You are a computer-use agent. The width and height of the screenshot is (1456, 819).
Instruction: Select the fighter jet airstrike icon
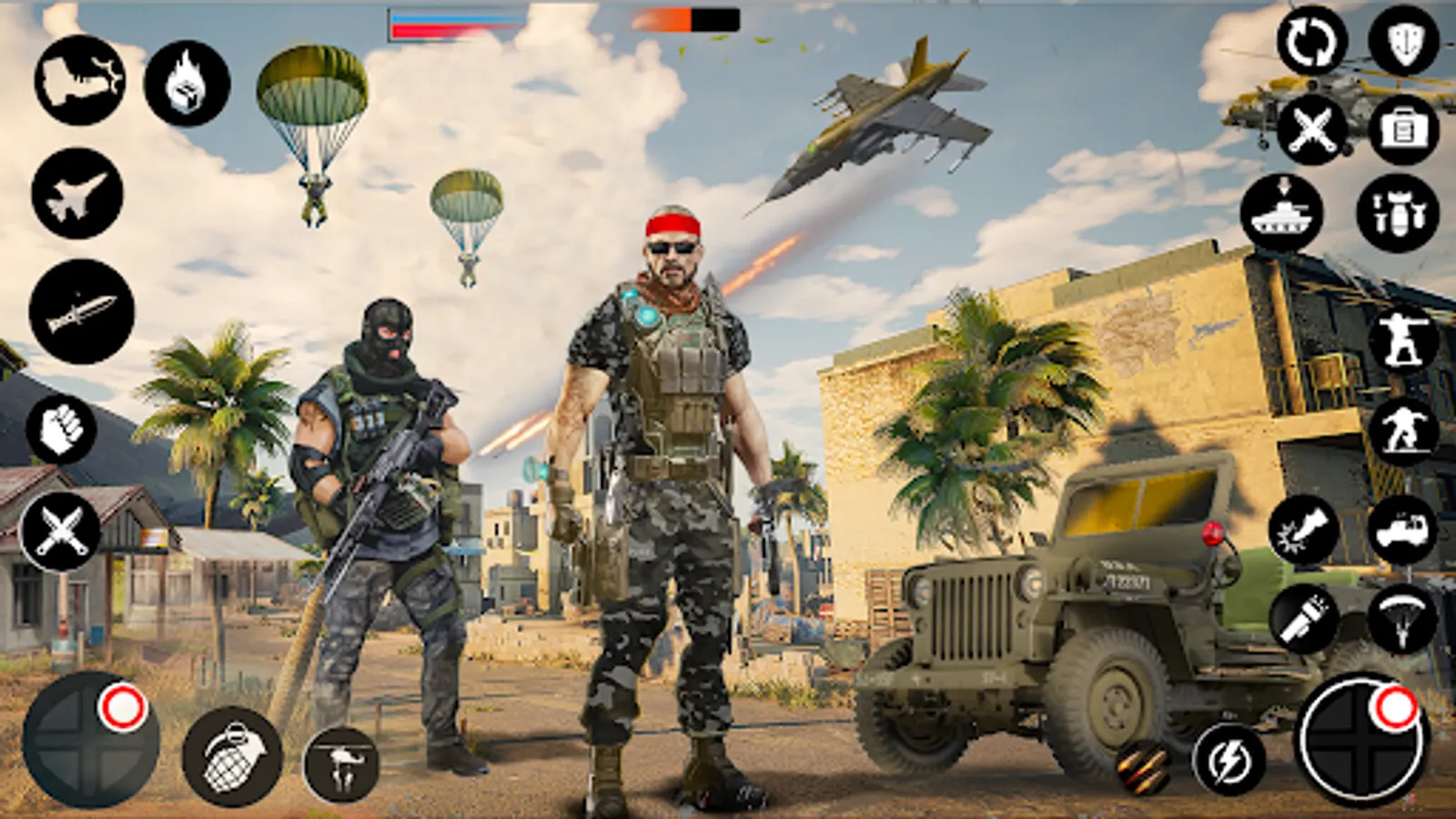(x=77, y=196)
